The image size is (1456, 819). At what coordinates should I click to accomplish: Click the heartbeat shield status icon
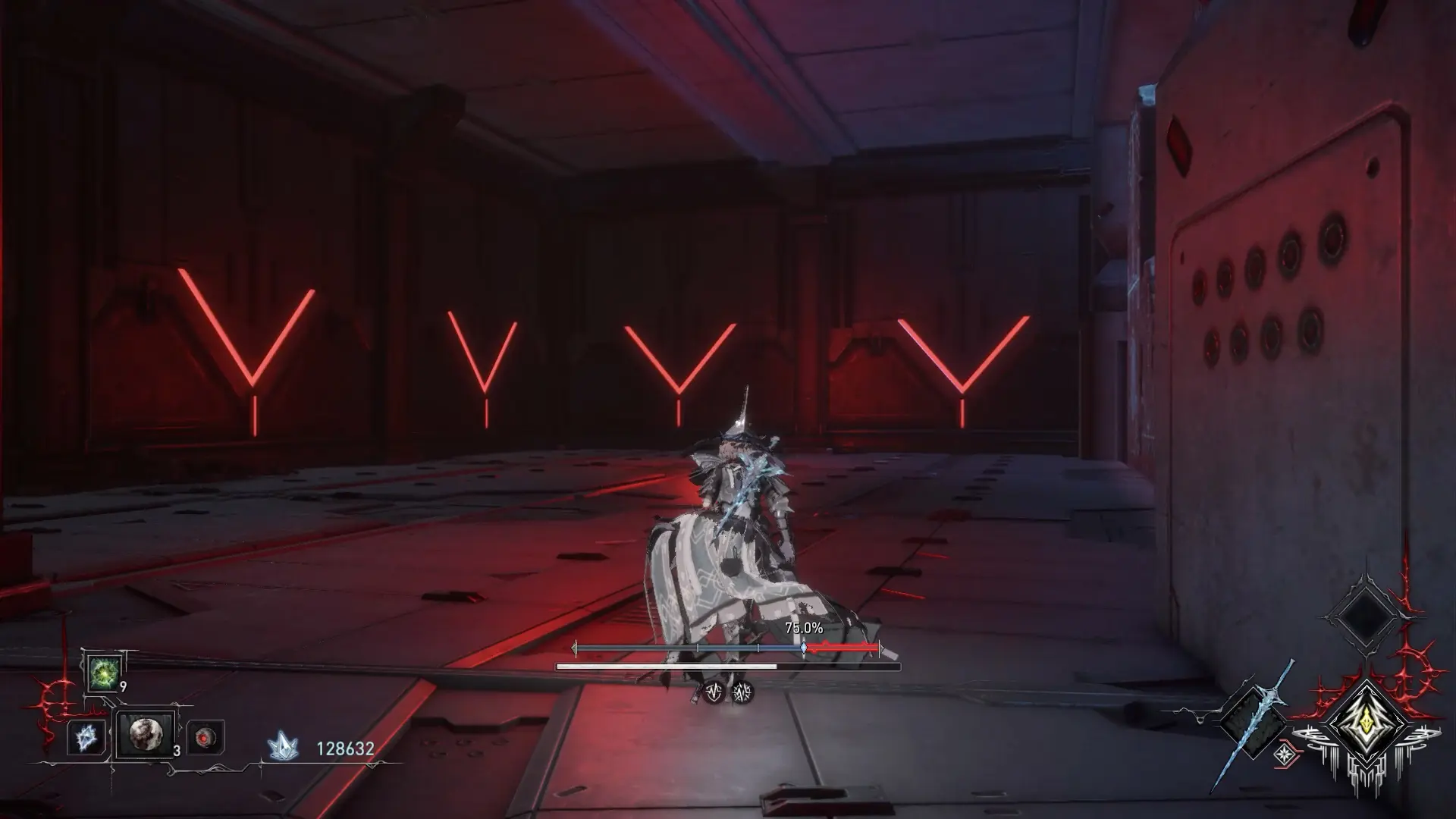[713, 692]
